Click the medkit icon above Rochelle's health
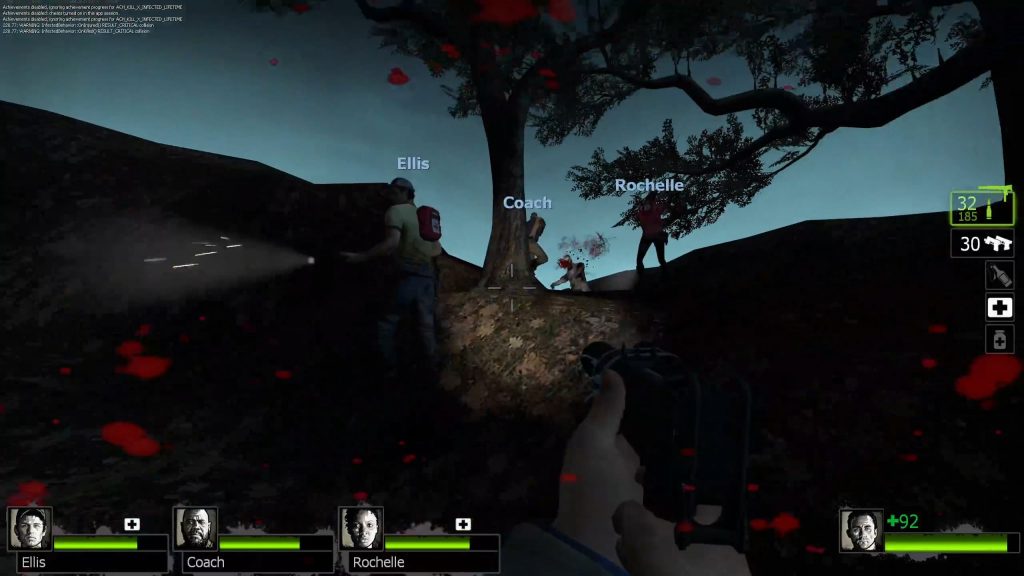The image size is (1024, 576). point(463,524)
